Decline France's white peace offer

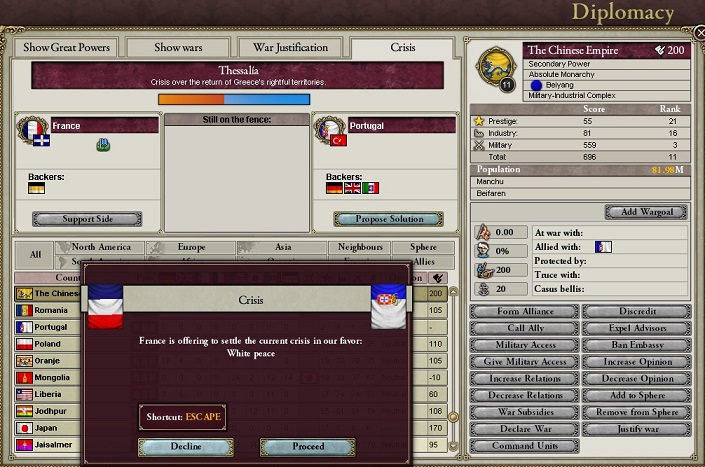185,447
